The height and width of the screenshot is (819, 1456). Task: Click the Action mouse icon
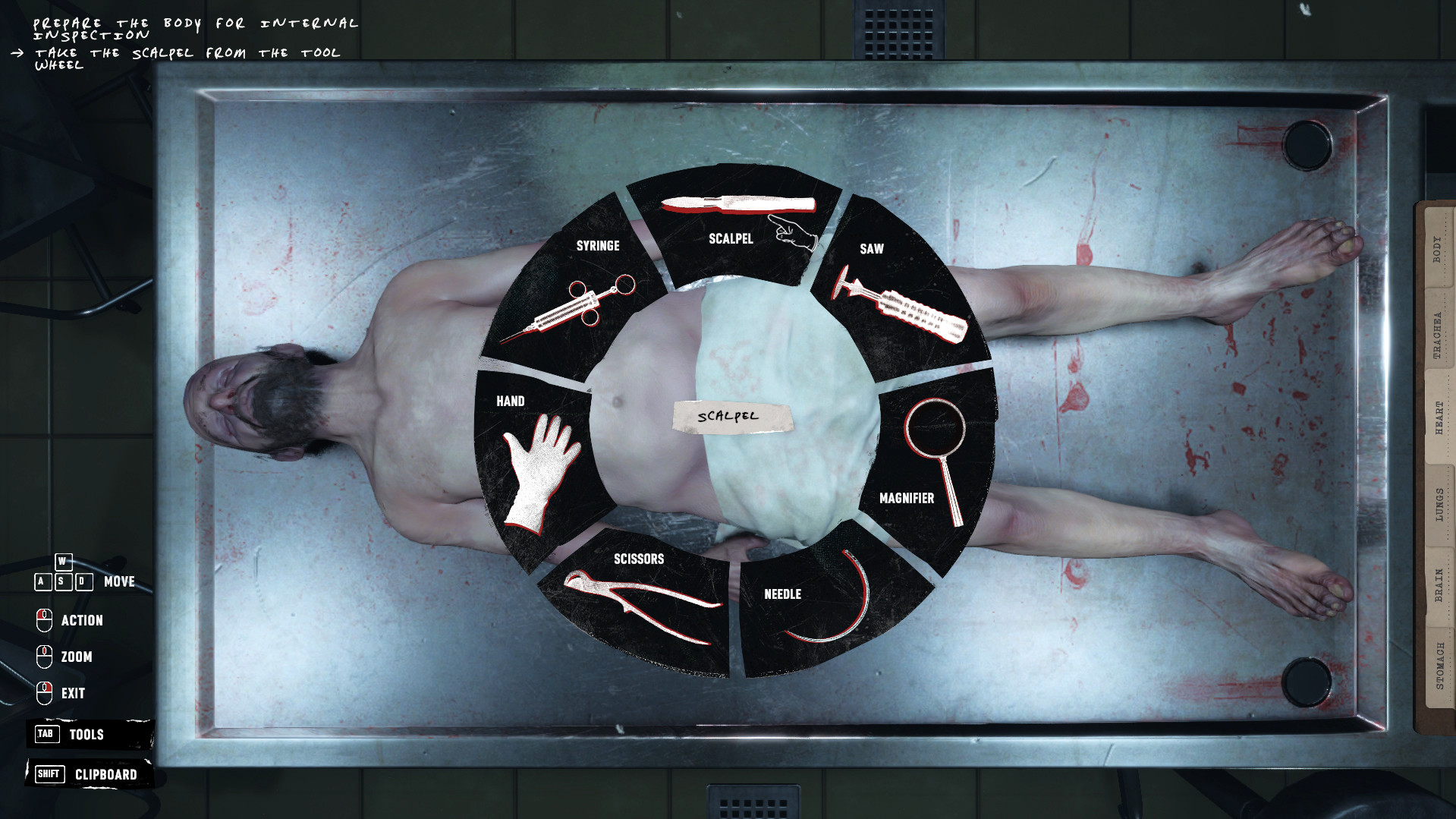(x=45, y=620)
